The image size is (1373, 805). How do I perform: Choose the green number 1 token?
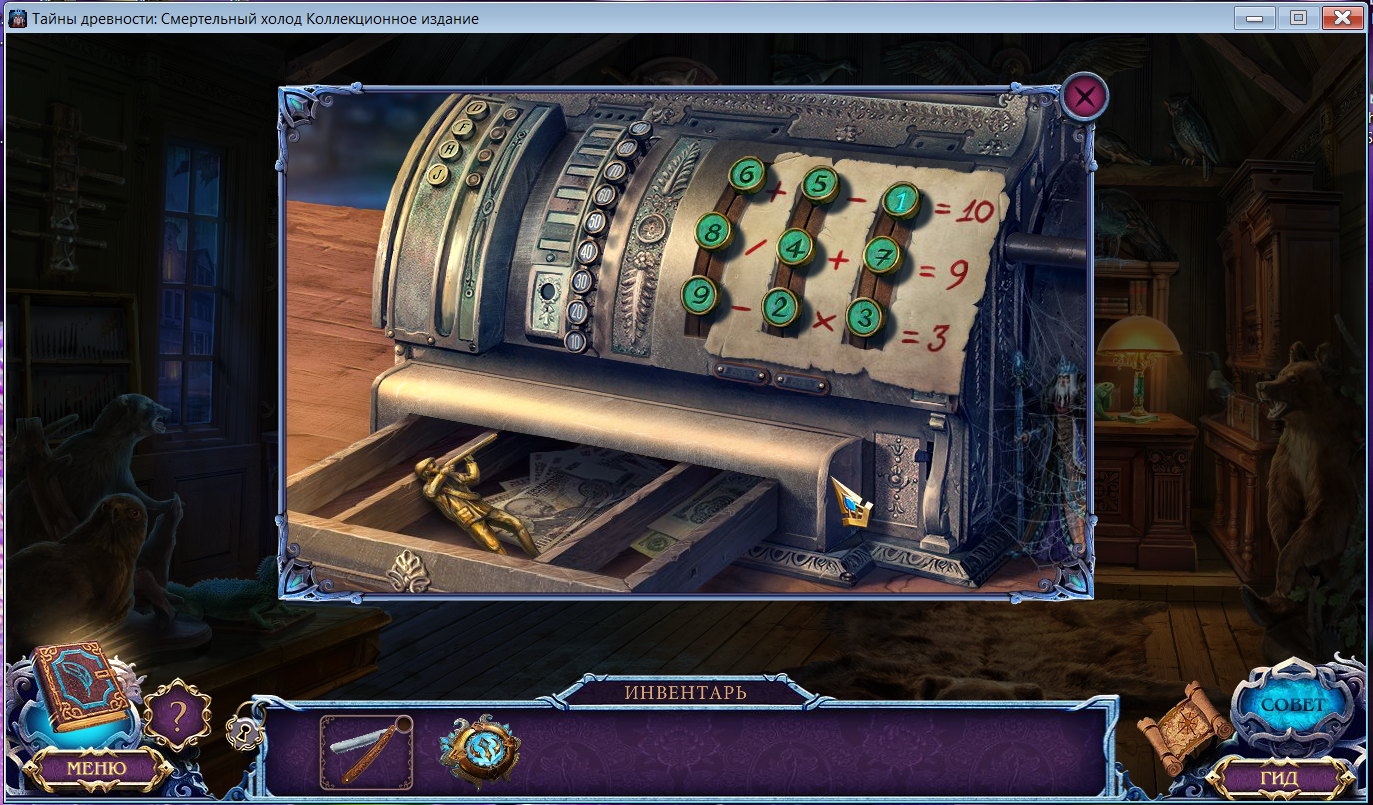coord(902,200)
